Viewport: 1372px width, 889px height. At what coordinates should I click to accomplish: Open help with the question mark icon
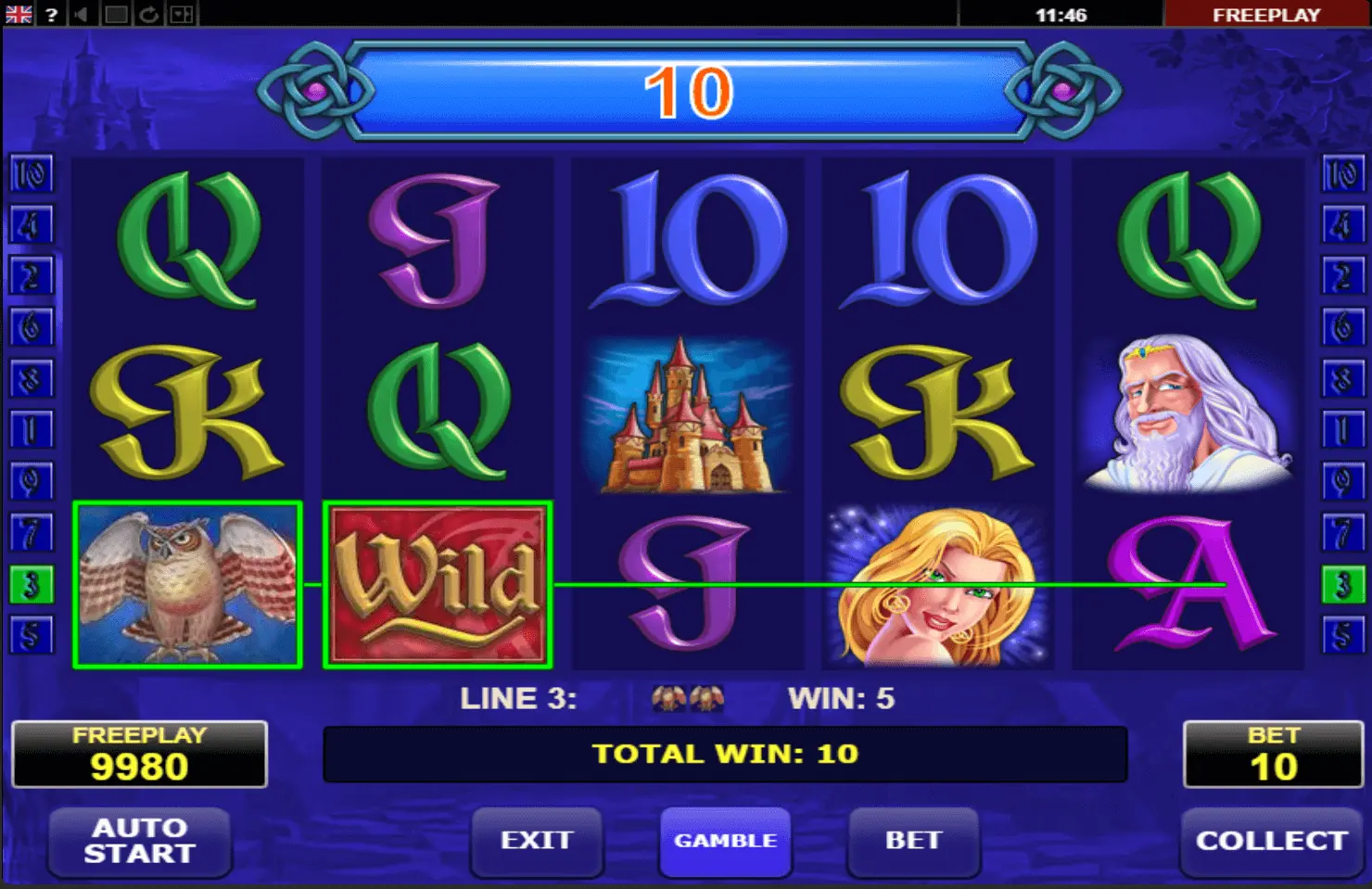click(x=52, y=14)
